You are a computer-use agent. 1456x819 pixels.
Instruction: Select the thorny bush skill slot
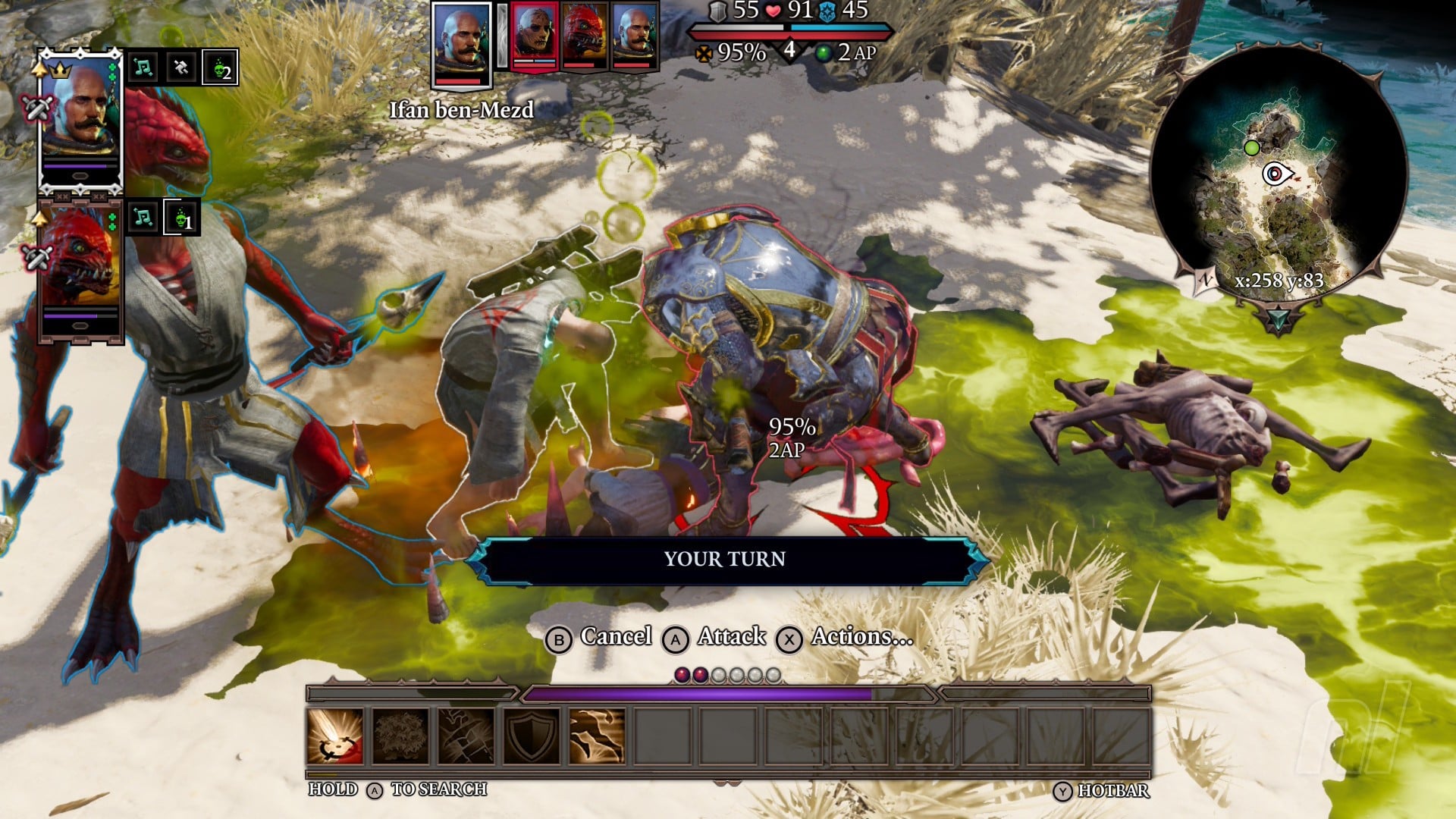(400, 736)
